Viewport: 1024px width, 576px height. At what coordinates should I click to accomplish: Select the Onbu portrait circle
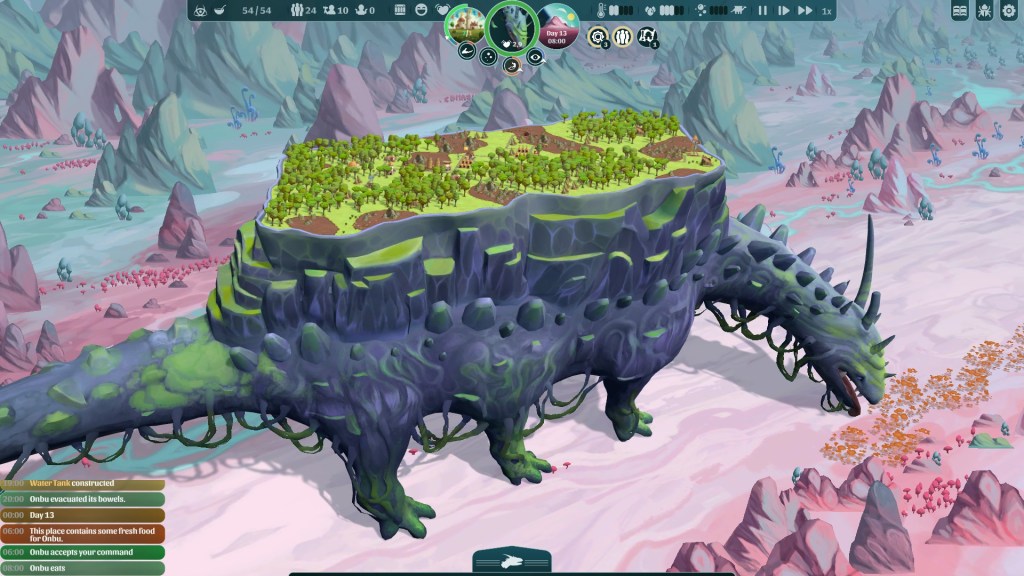click(512, 27)
